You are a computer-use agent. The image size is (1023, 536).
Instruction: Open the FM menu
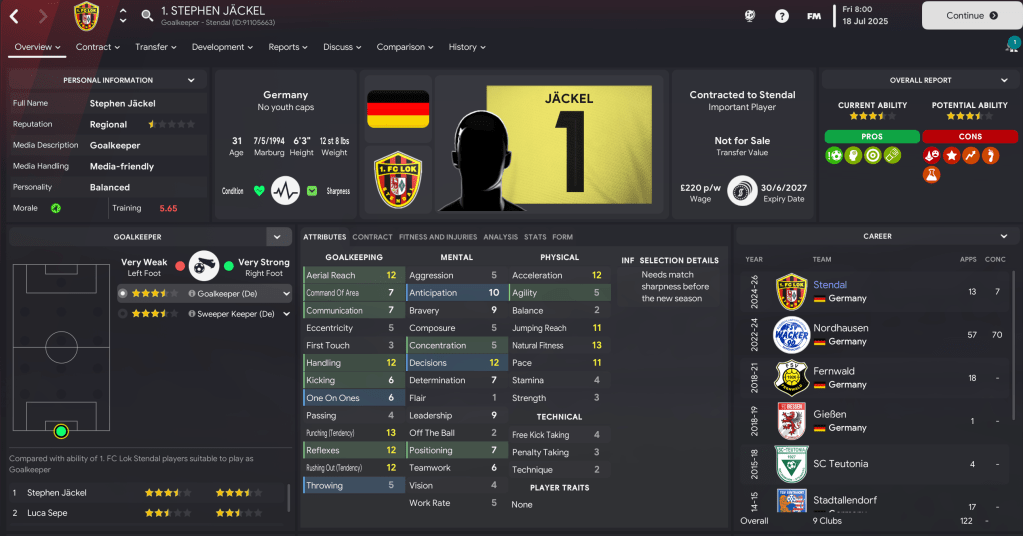[814, 16]
